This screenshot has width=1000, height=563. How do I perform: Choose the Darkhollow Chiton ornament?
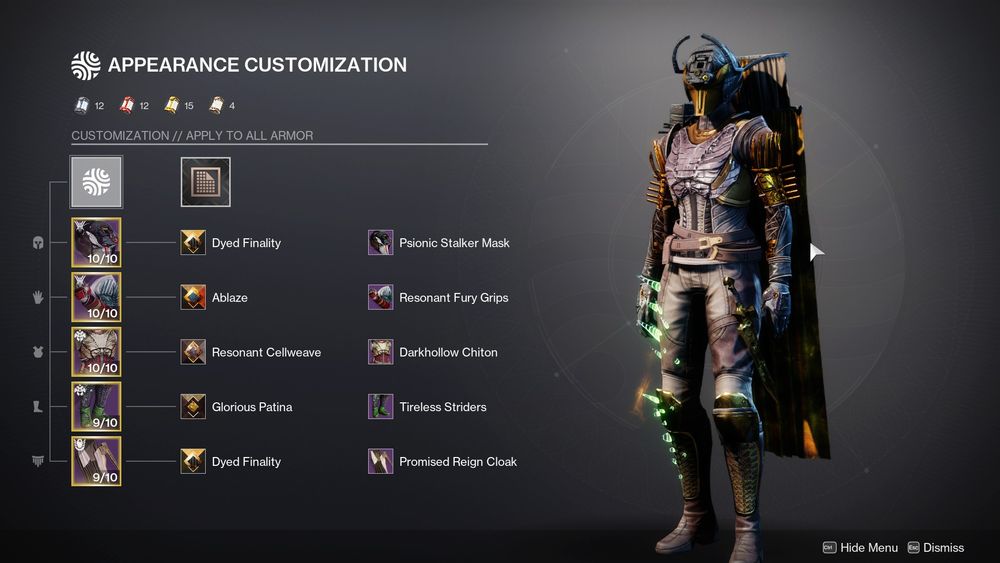click(x=380, y=352)
